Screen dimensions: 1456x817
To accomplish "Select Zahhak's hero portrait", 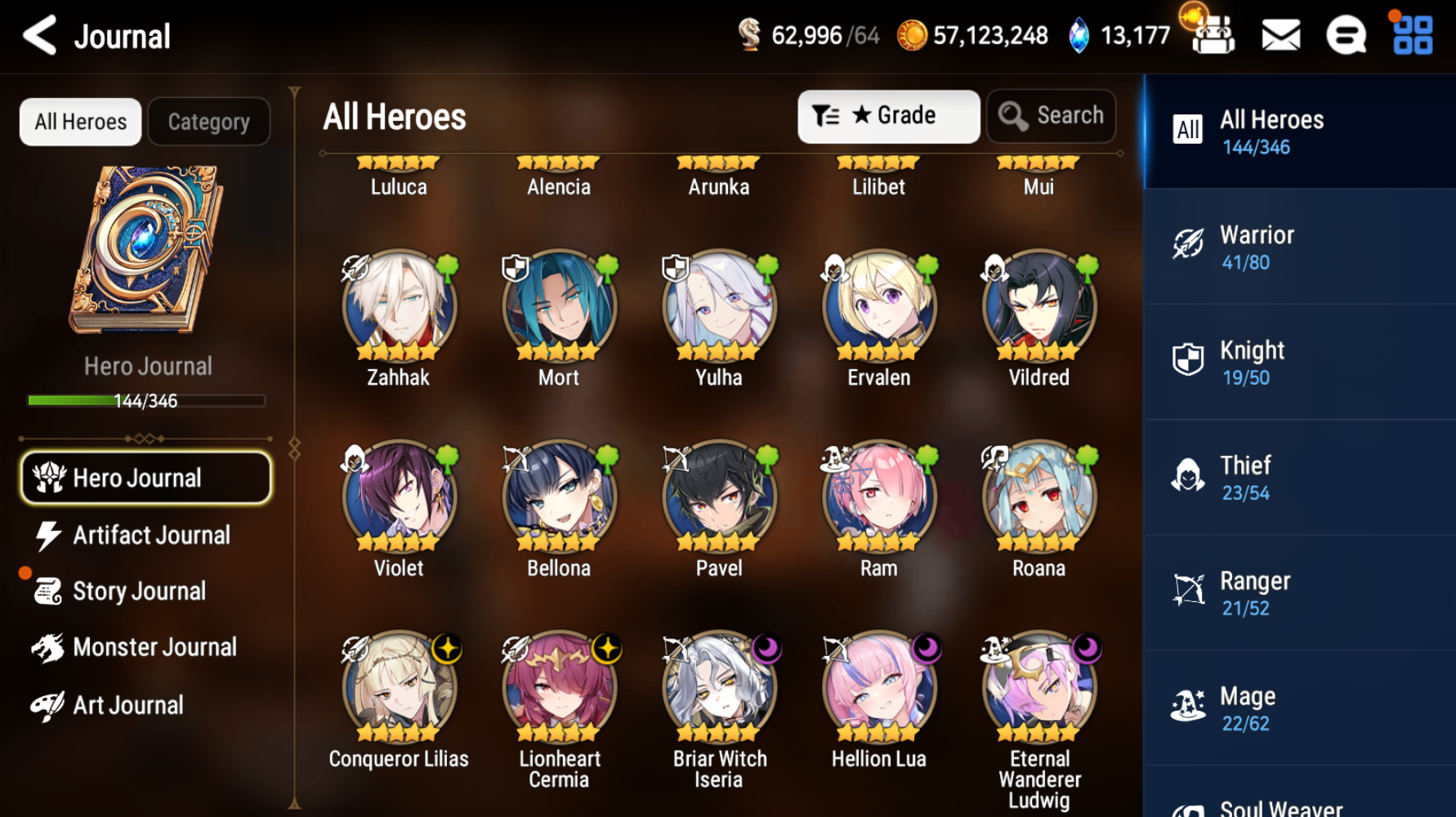I will pyautogui.click(x=399, y=308).
